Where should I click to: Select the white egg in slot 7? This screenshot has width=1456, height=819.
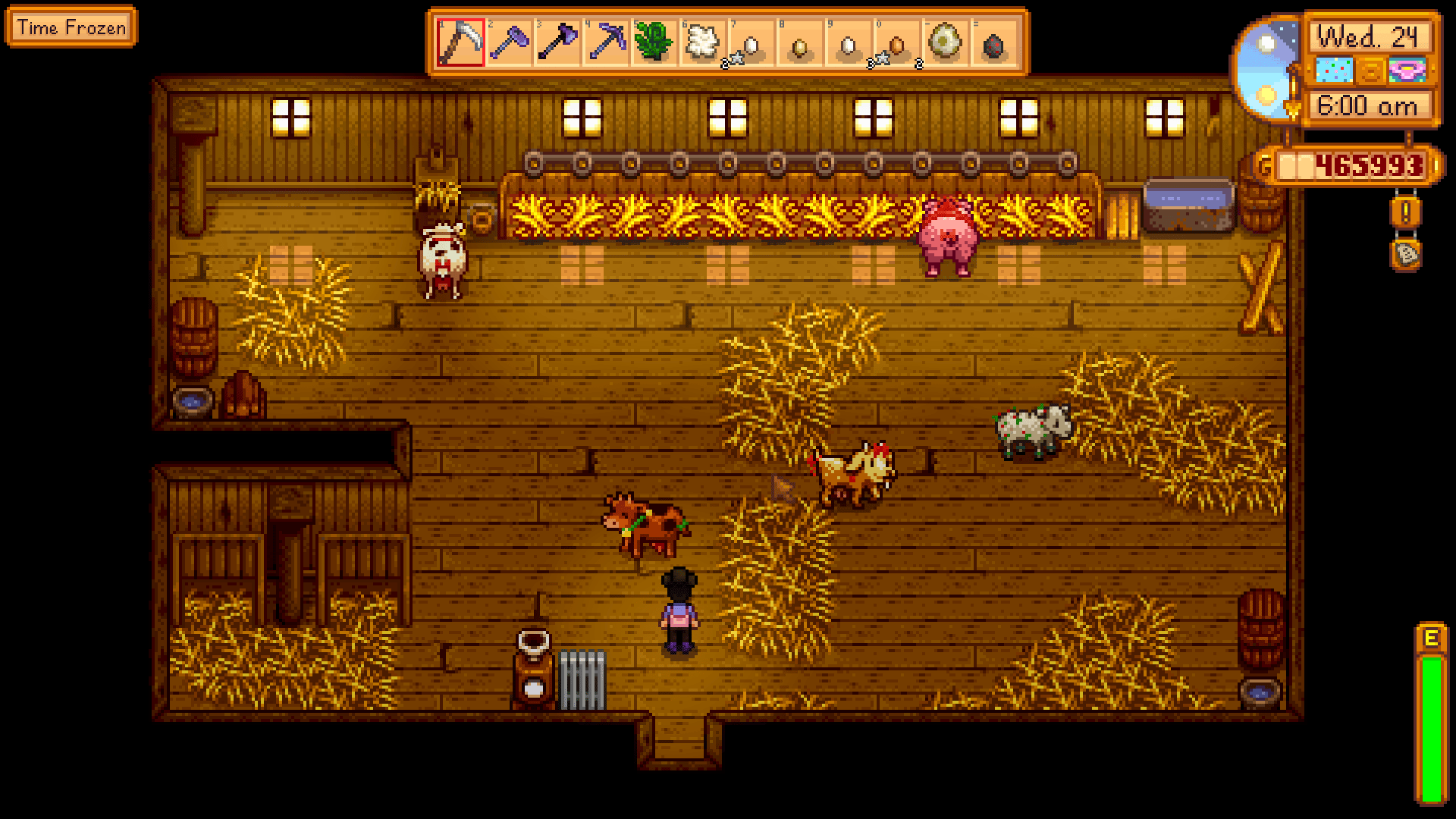751,42
